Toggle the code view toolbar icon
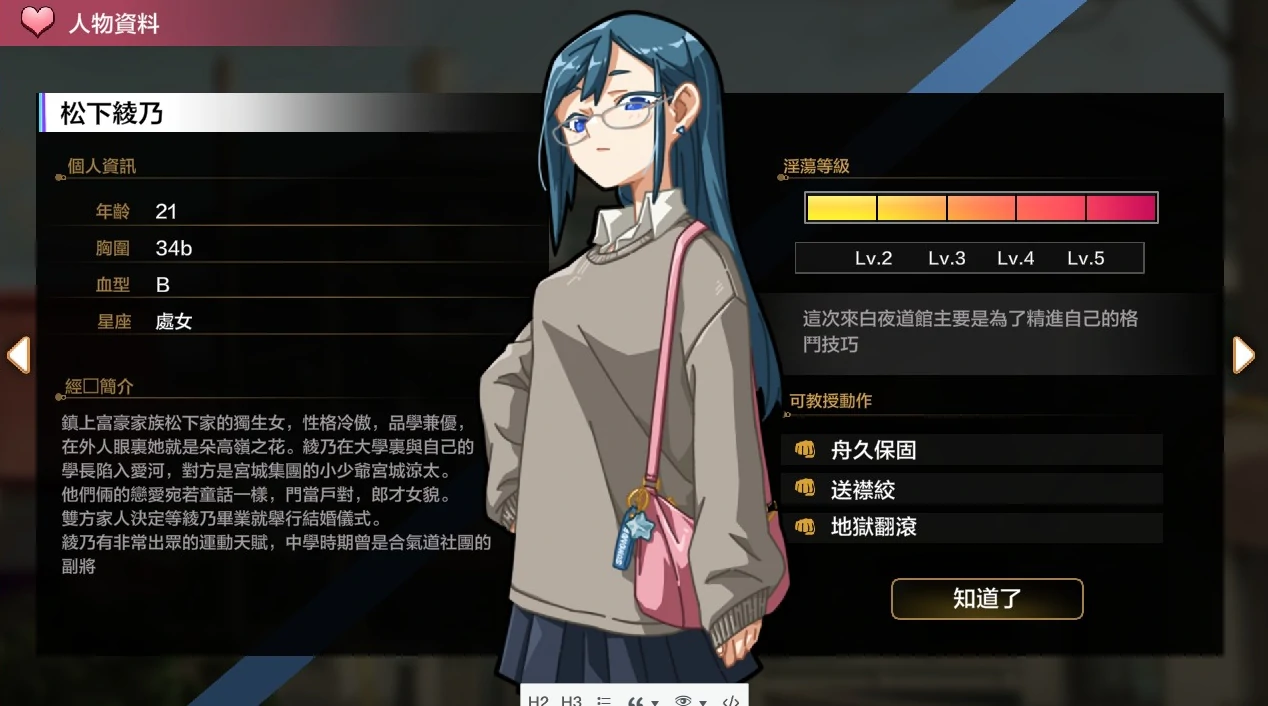This screenshot has width=1268, height=706. pyautogui.click(x=730, y=700)
